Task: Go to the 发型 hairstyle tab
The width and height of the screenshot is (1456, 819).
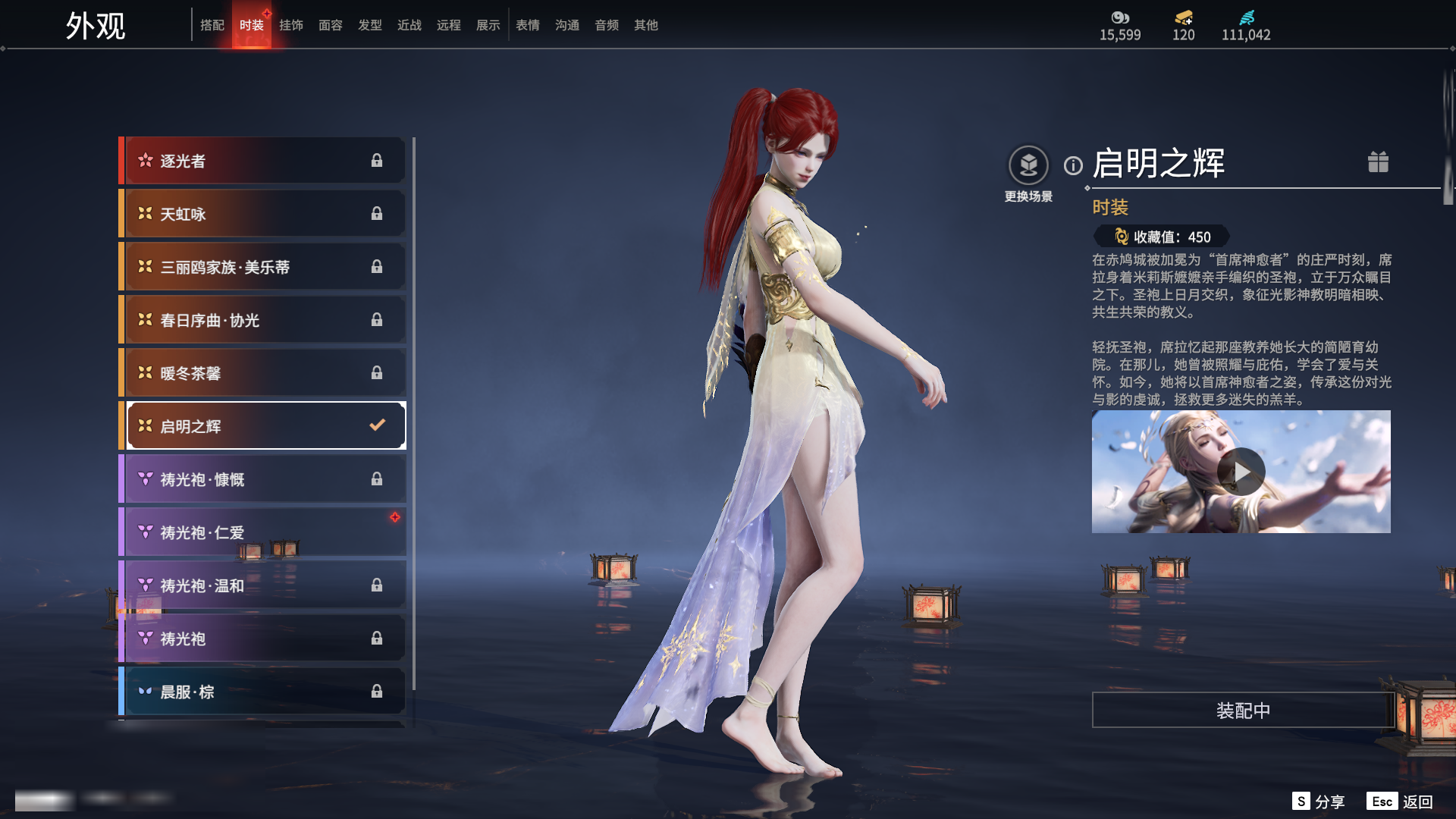Action: 370,25
